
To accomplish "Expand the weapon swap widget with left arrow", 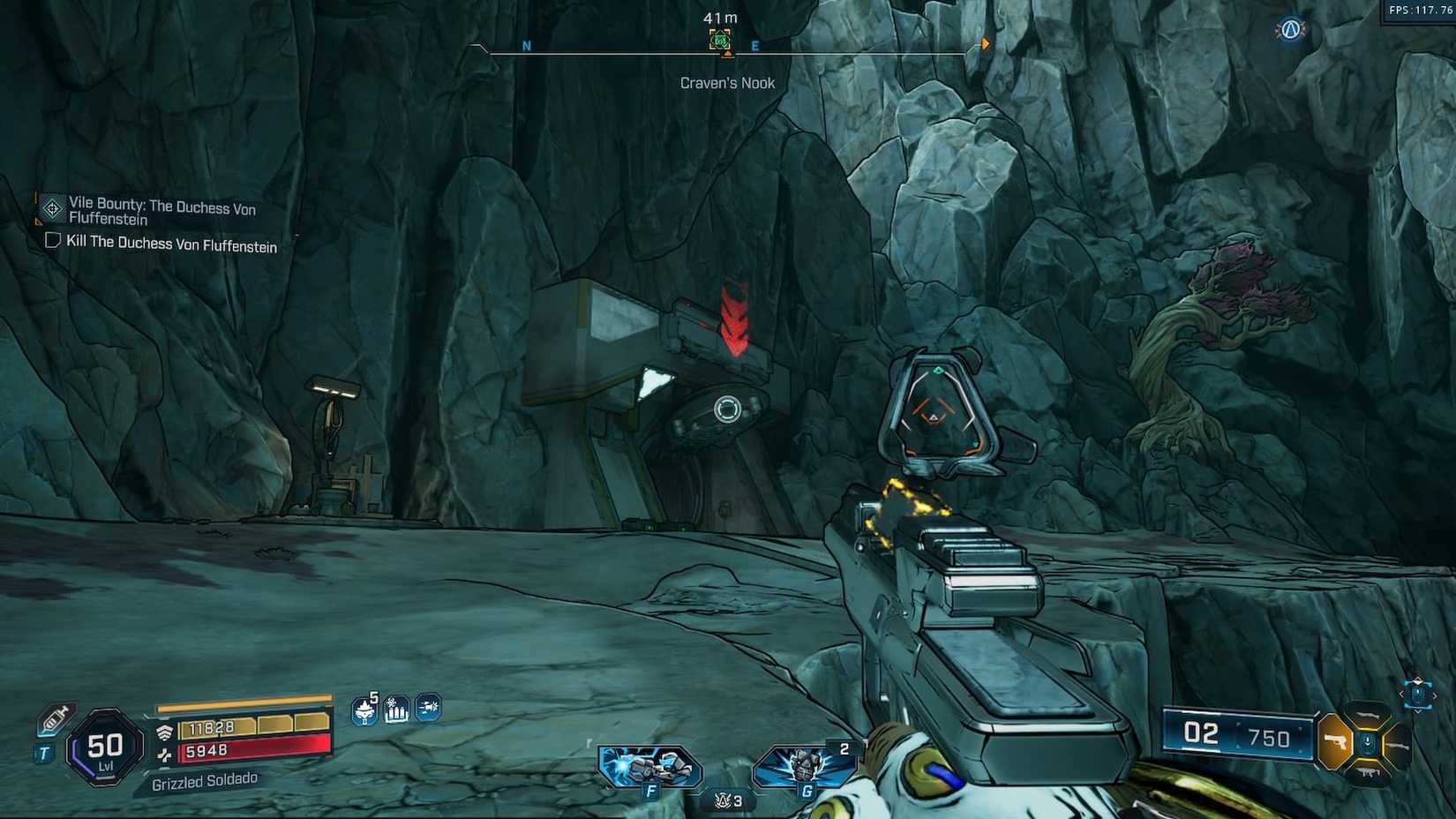I will click(x=1401, y=694).
